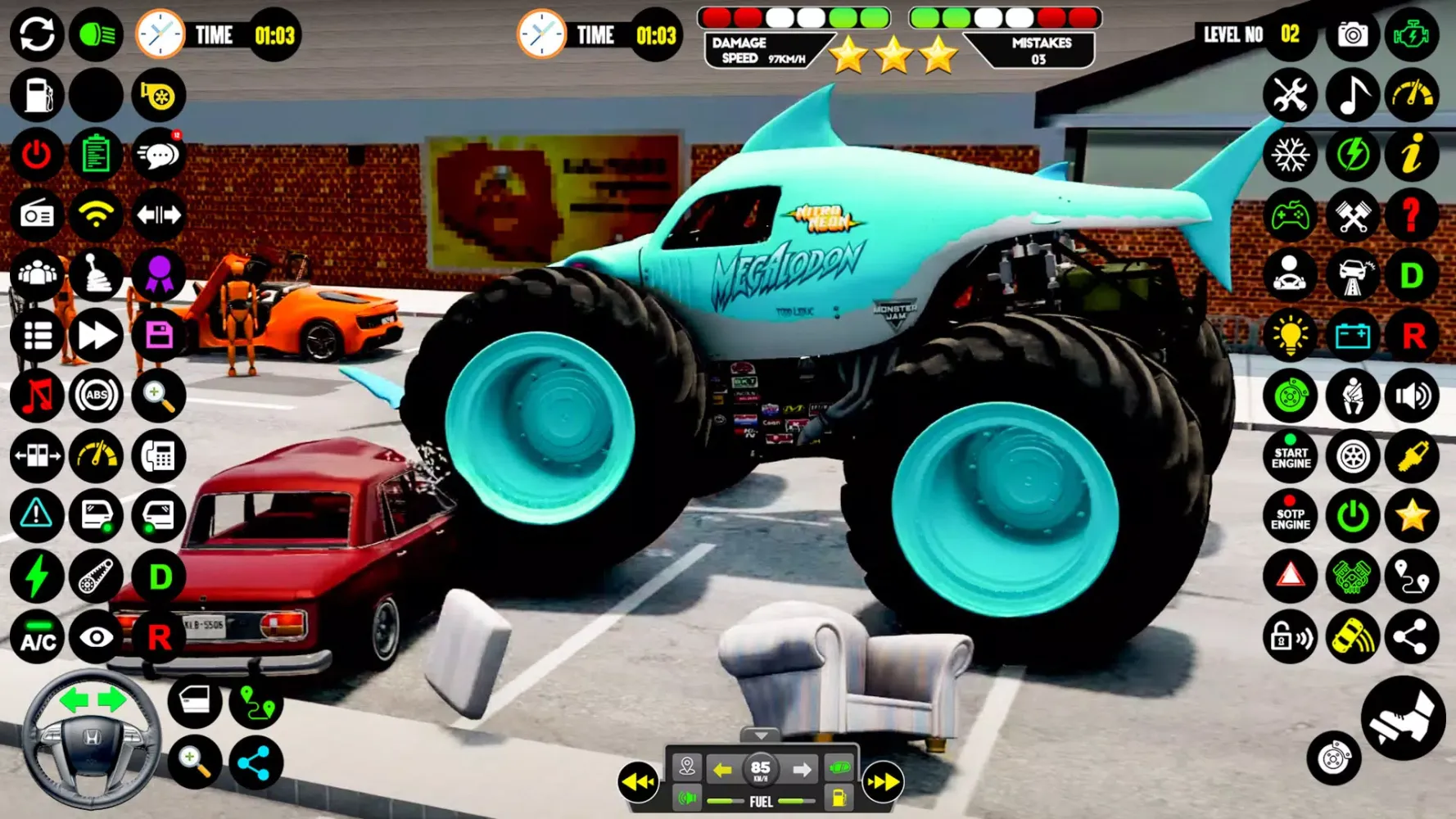Open the help question mark menu
The width and height of the screenshot is (1456, 819).
tap(1411, 215)
